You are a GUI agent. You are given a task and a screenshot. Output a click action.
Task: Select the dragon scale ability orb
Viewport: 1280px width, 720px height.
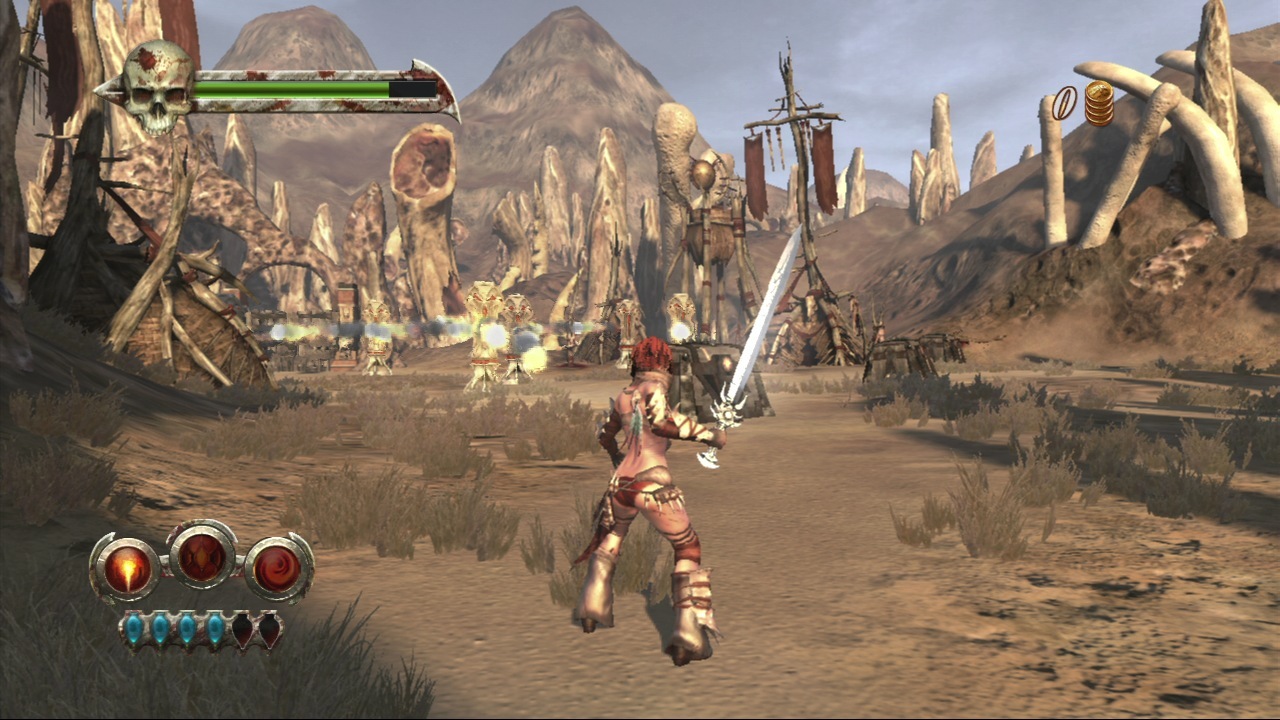[x=202, y=555]
